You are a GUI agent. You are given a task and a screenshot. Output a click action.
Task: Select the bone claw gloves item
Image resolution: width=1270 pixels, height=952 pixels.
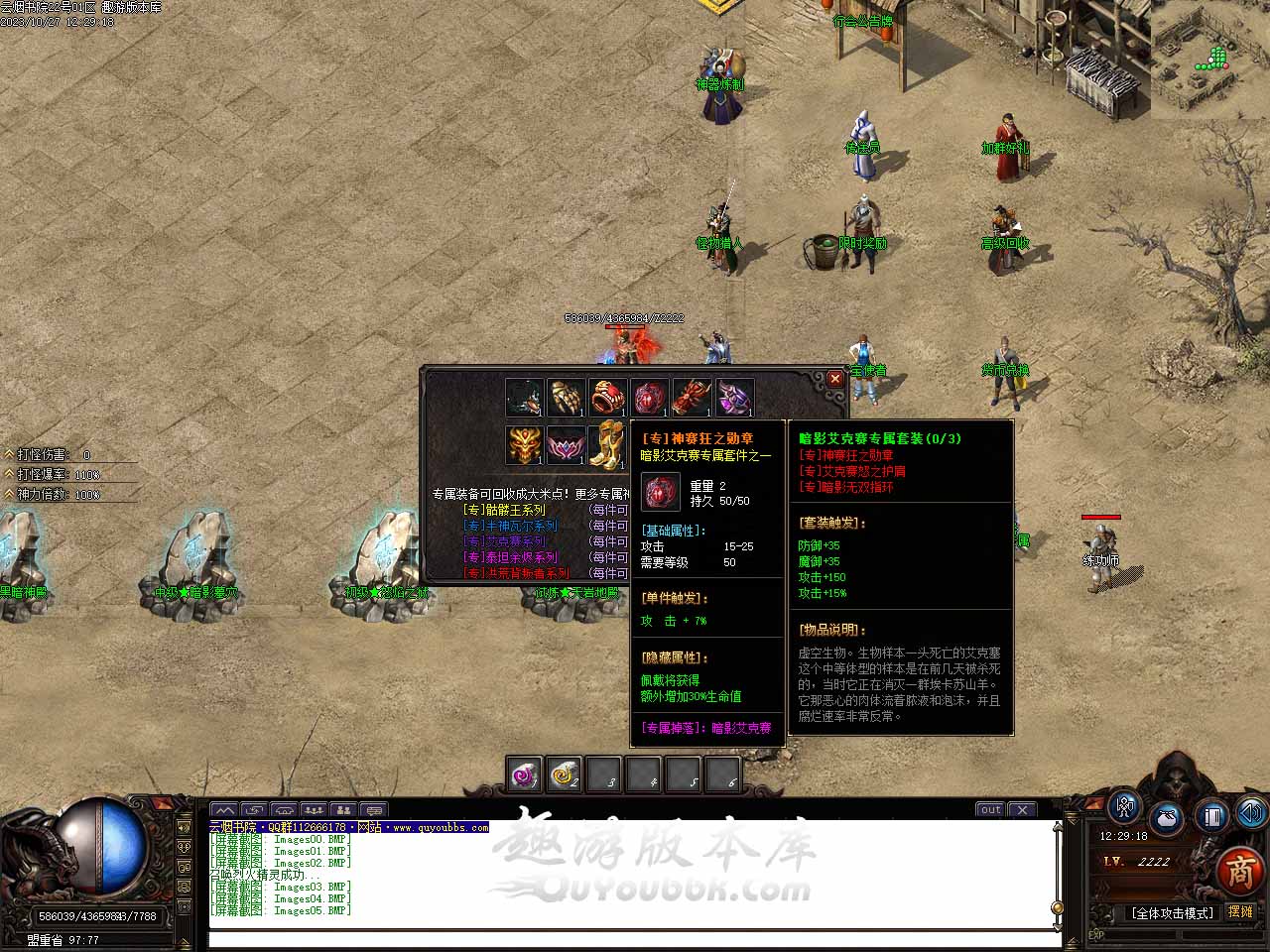coord(566,398)
